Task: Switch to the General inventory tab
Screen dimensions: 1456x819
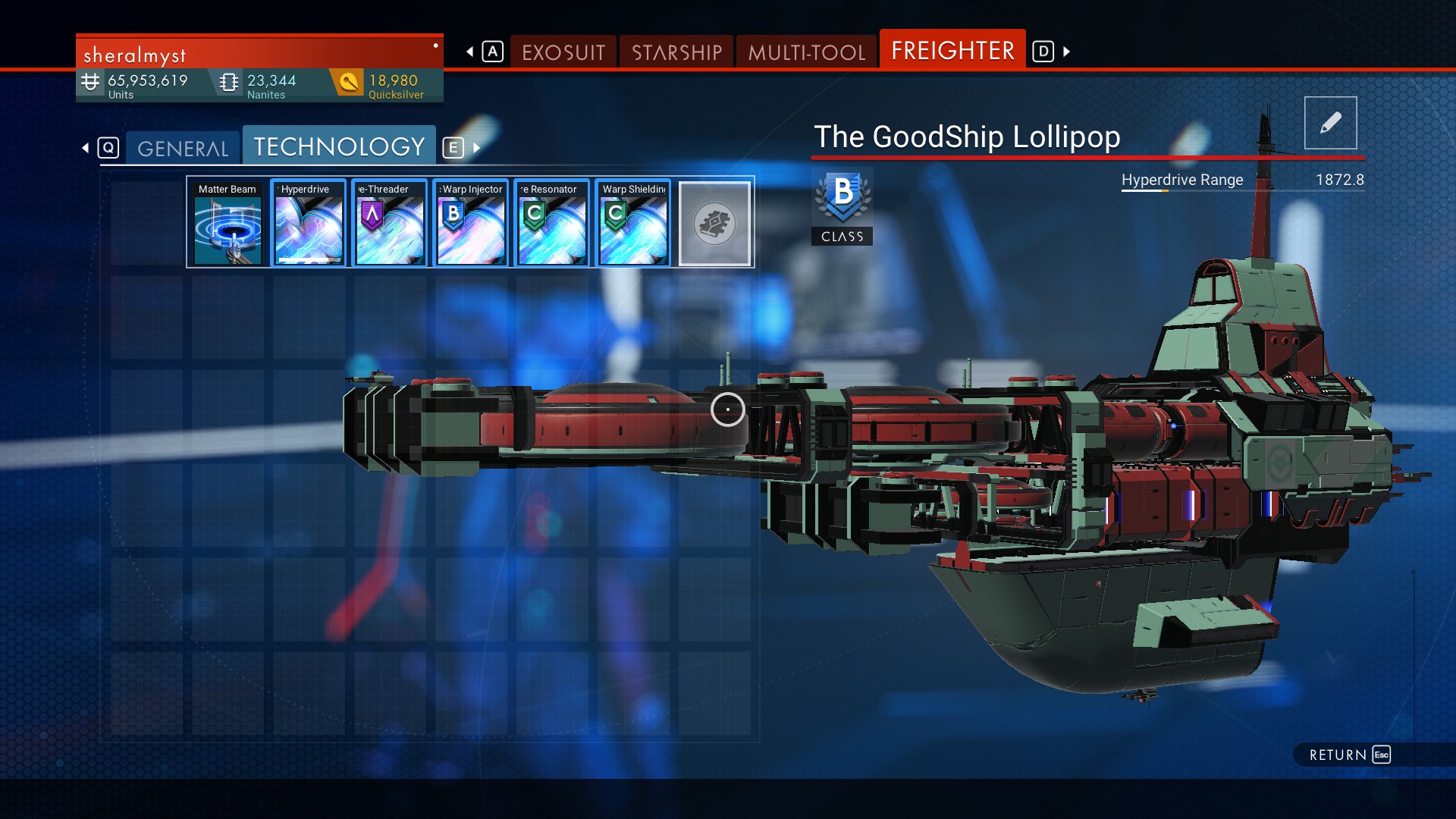Action: (183, 148)
